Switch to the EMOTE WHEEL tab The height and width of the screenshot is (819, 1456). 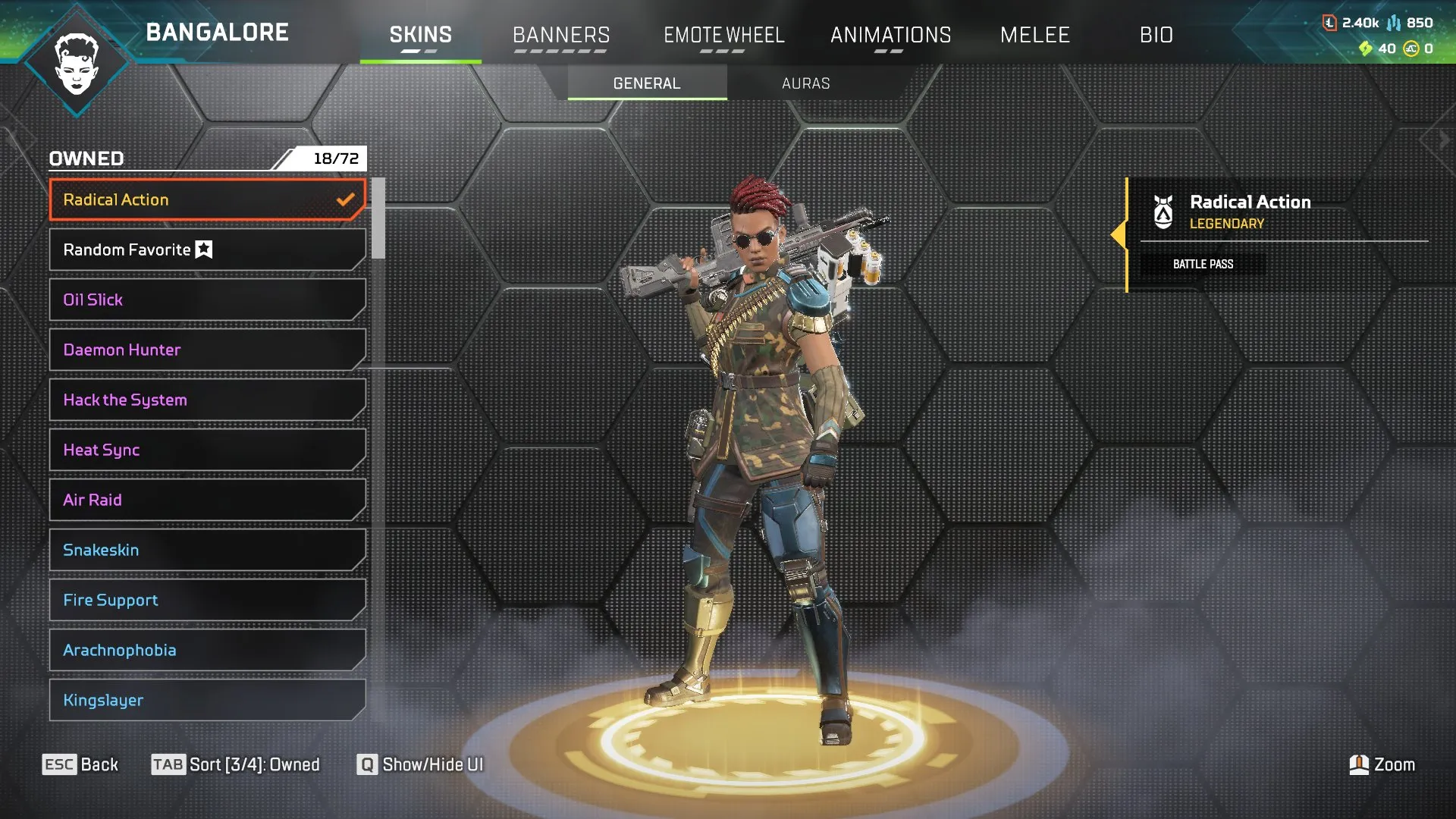pyautogui.click(x=724, y=35)
